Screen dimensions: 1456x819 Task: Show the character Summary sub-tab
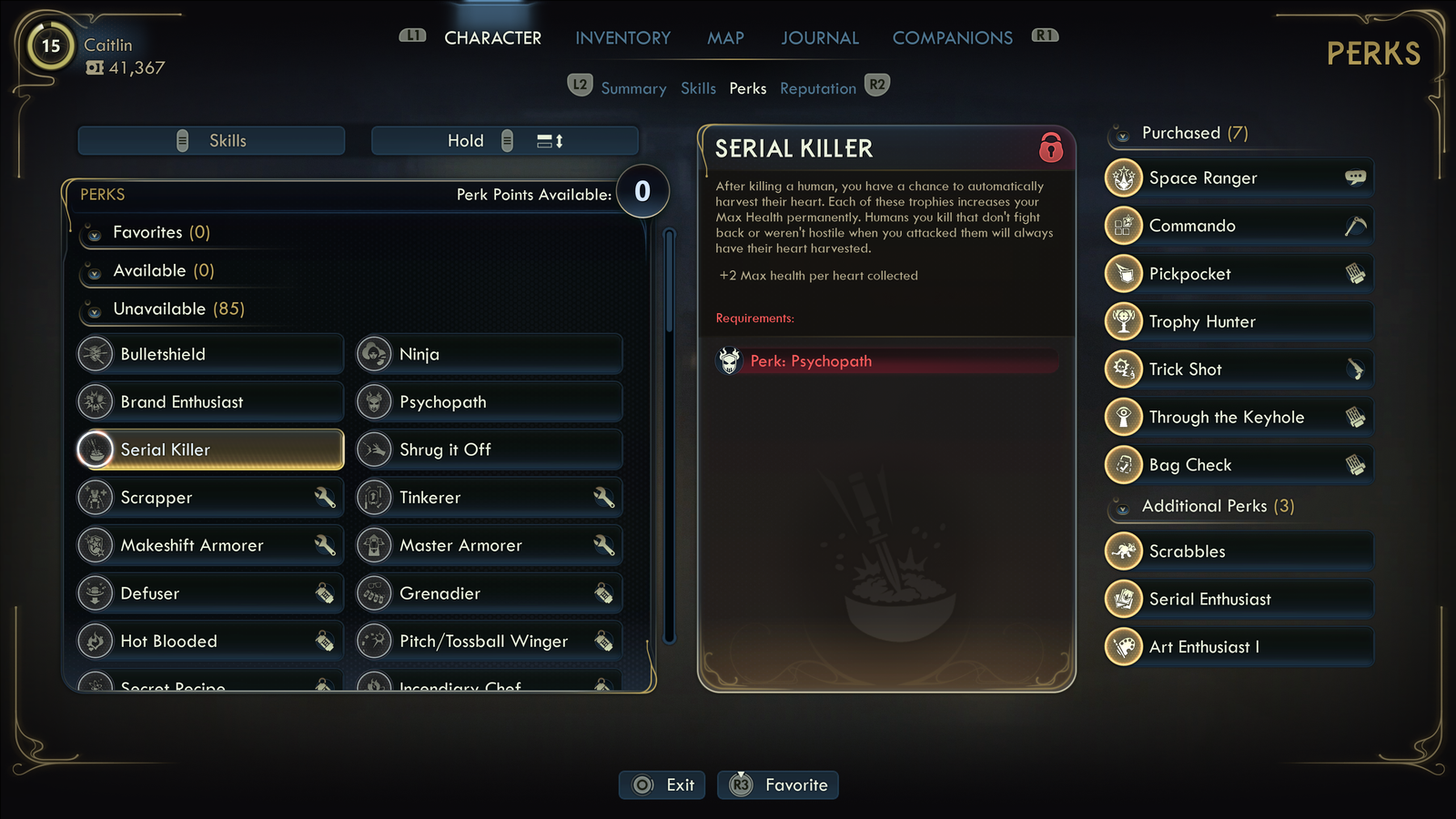(x=633, y=88)
